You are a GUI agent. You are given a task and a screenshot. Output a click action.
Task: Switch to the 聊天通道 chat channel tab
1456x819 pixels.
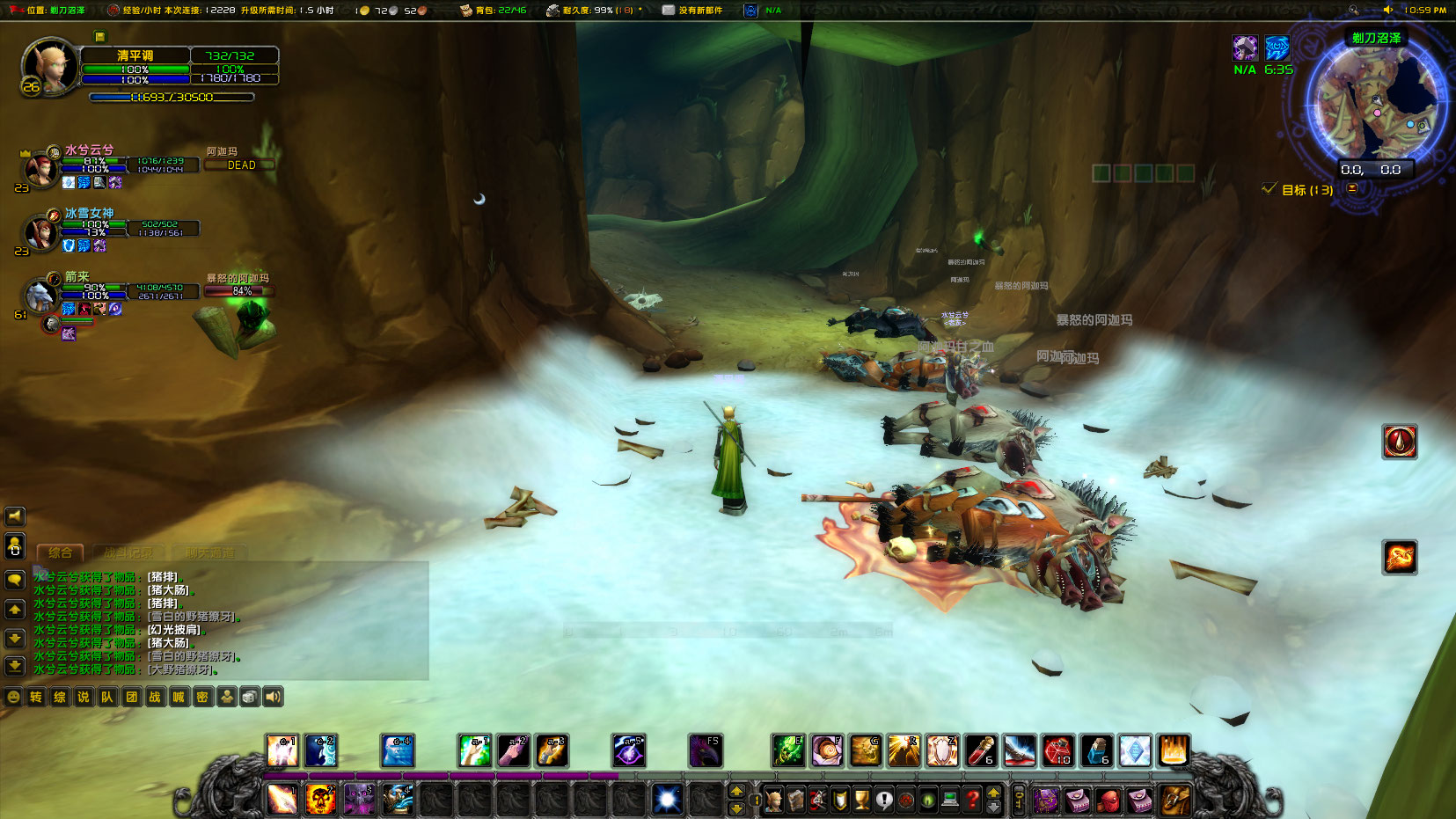[x=211, y=552]
